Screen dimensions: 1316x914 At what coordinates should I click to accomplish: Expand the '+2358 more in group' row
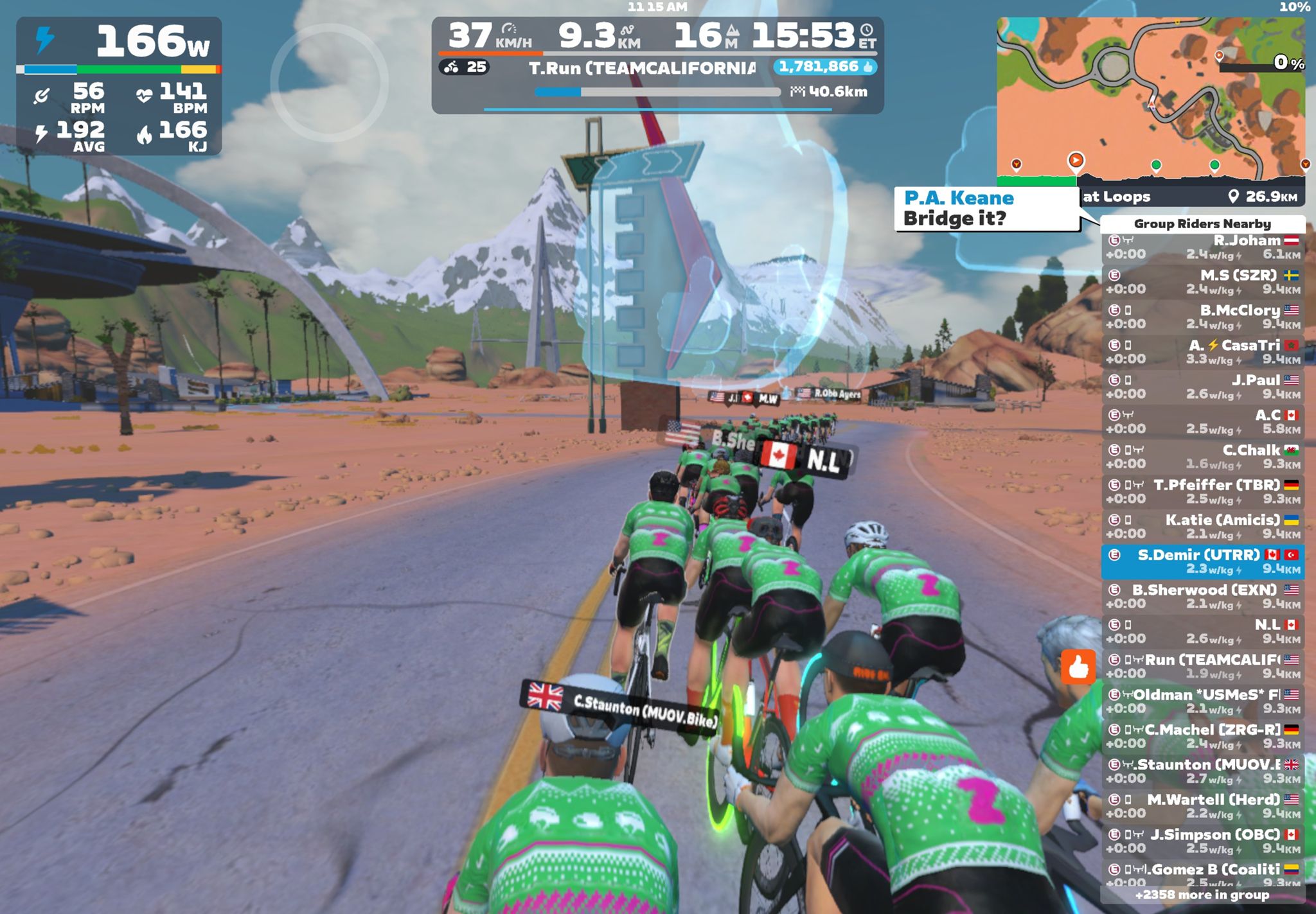pos(1202,895)
